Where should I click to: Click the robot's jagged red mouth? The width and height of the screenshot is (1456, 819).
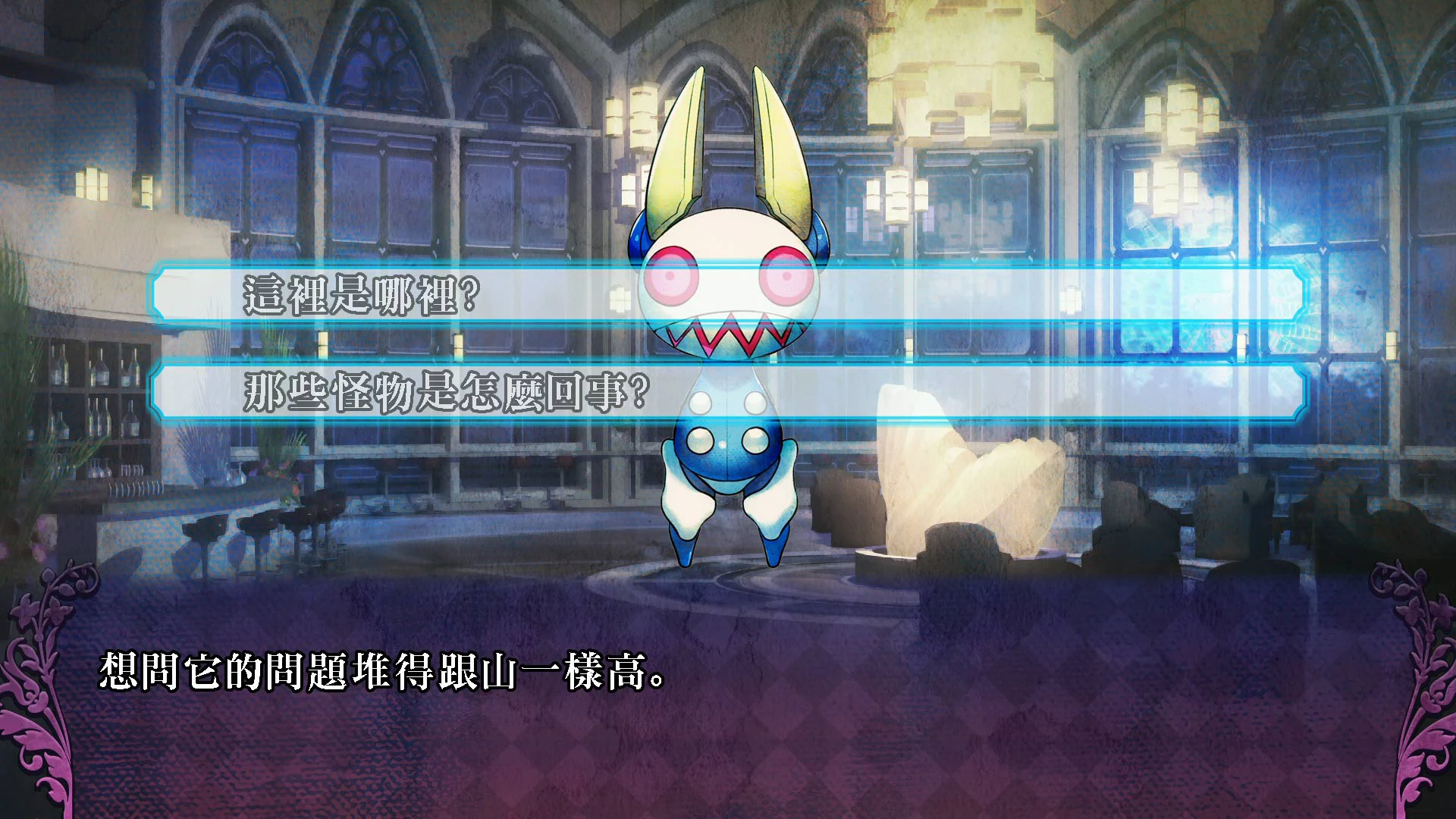(x=732, y=334)
